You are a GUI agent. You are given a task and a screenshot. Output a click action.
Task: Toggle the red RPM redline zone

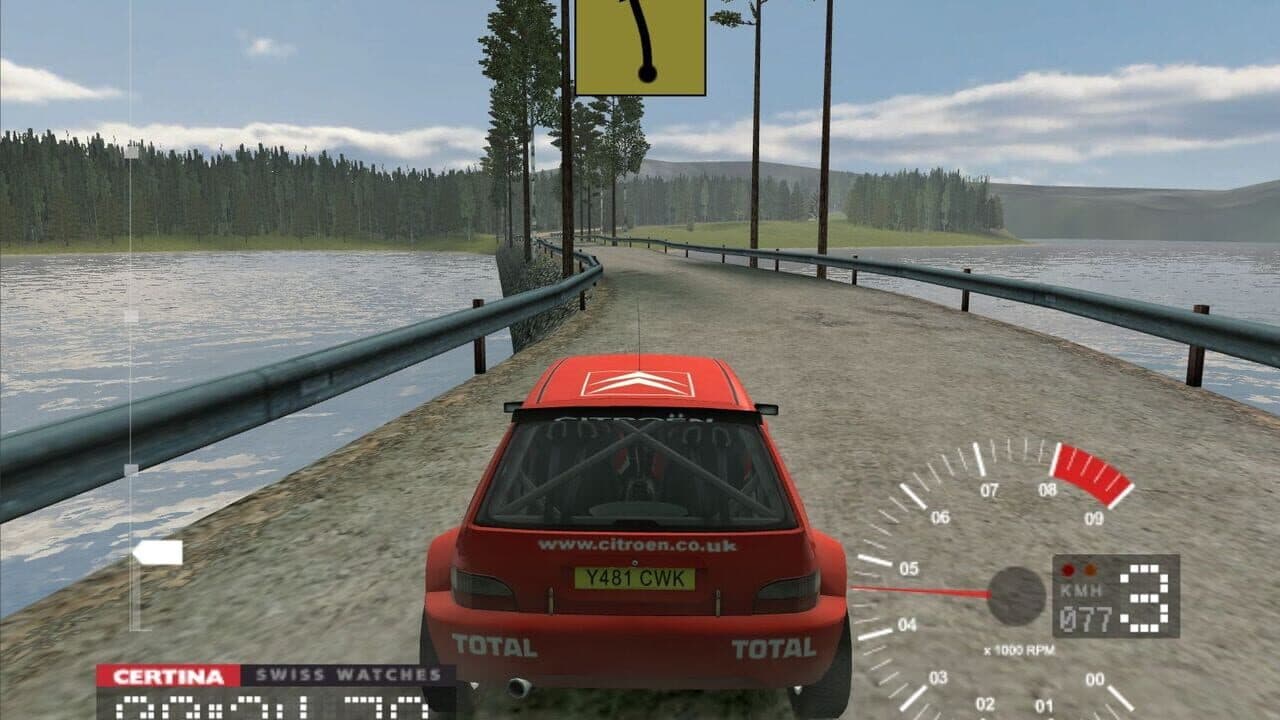tap(1092, 470)
